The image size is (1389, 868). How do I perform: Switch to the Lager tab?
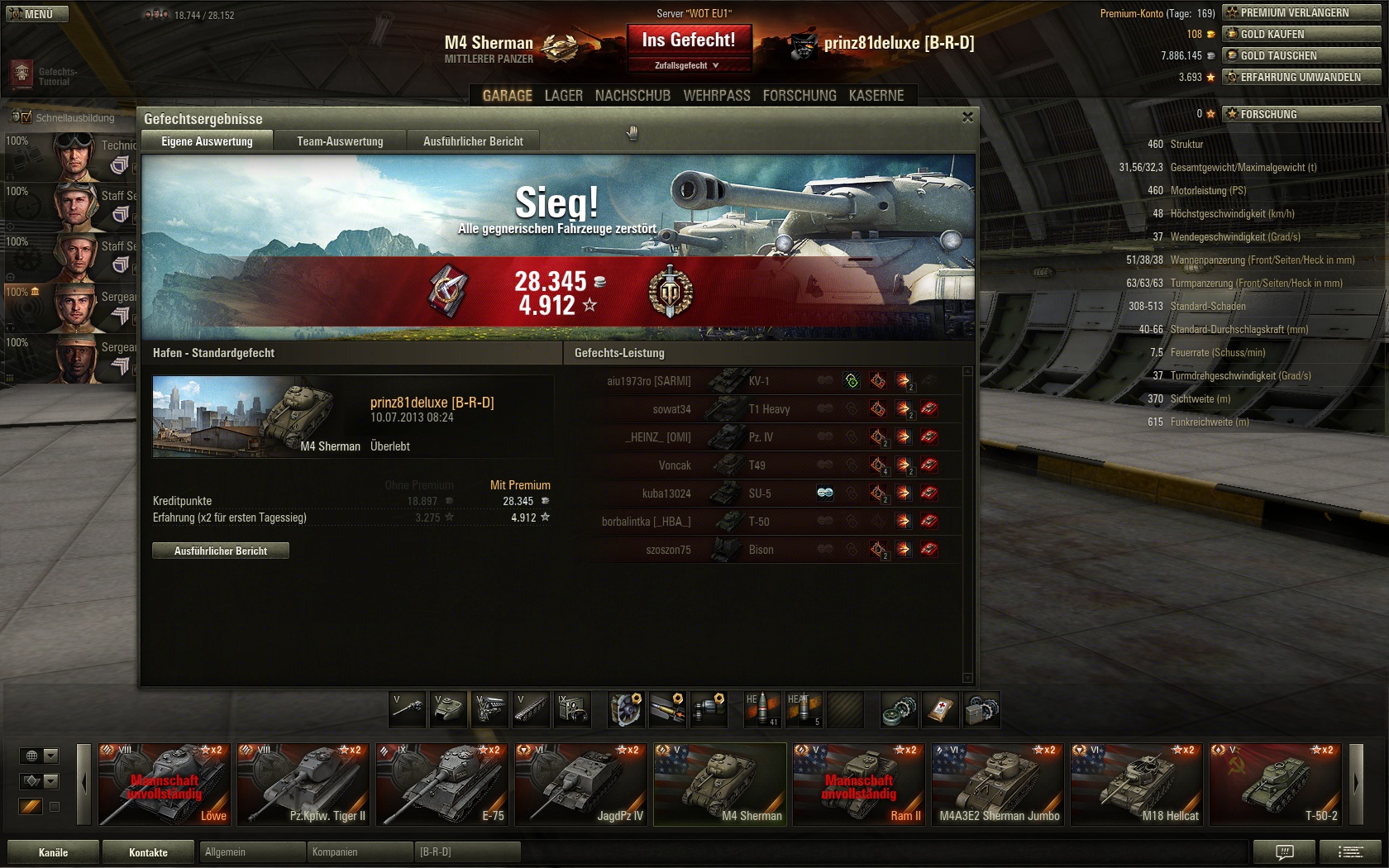point(563,96)
